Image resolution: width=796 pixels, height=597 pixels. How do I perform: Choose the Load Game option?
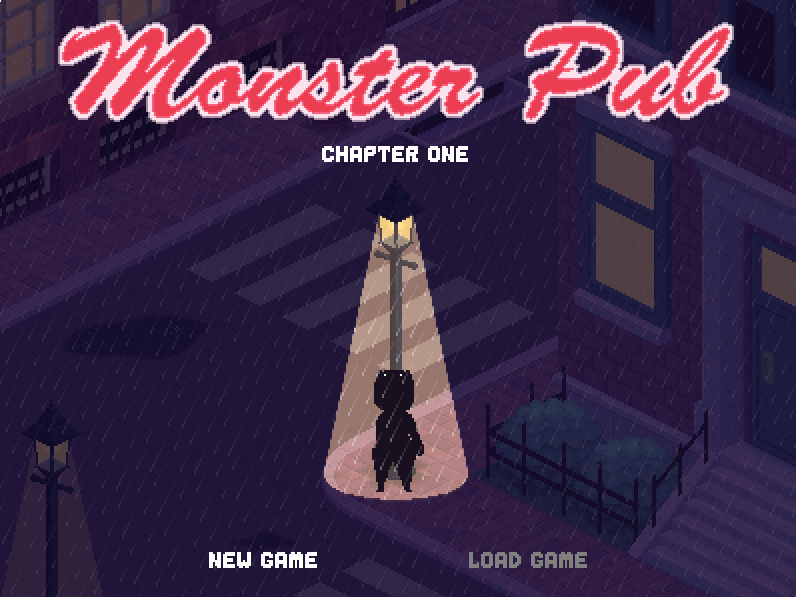pos(527,560)
